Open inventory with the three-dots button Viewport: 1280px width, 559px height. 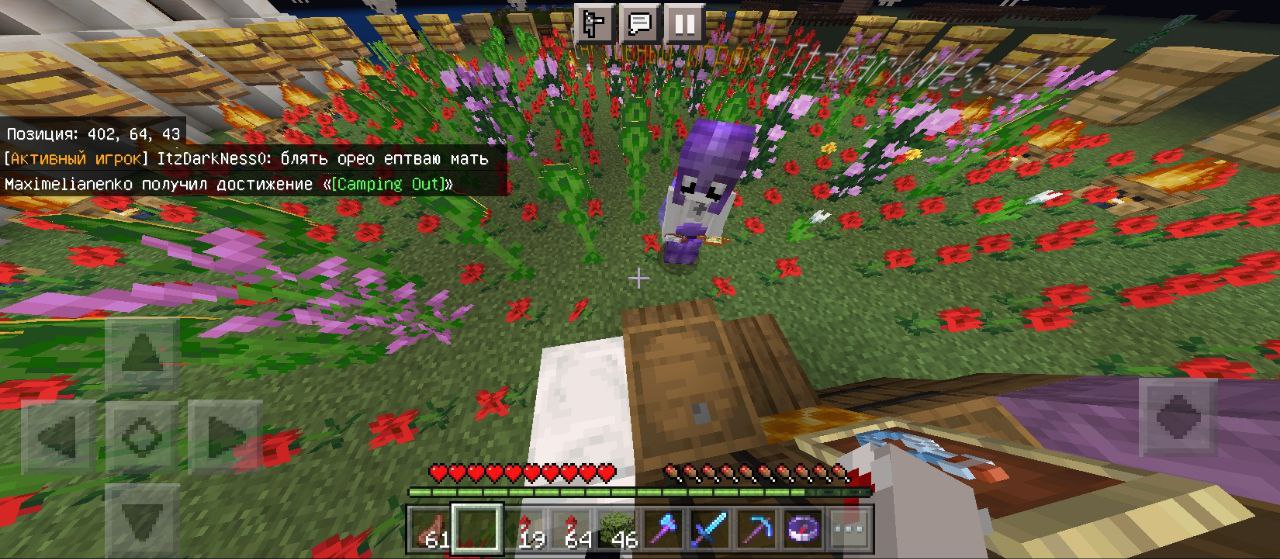[850, 528]
